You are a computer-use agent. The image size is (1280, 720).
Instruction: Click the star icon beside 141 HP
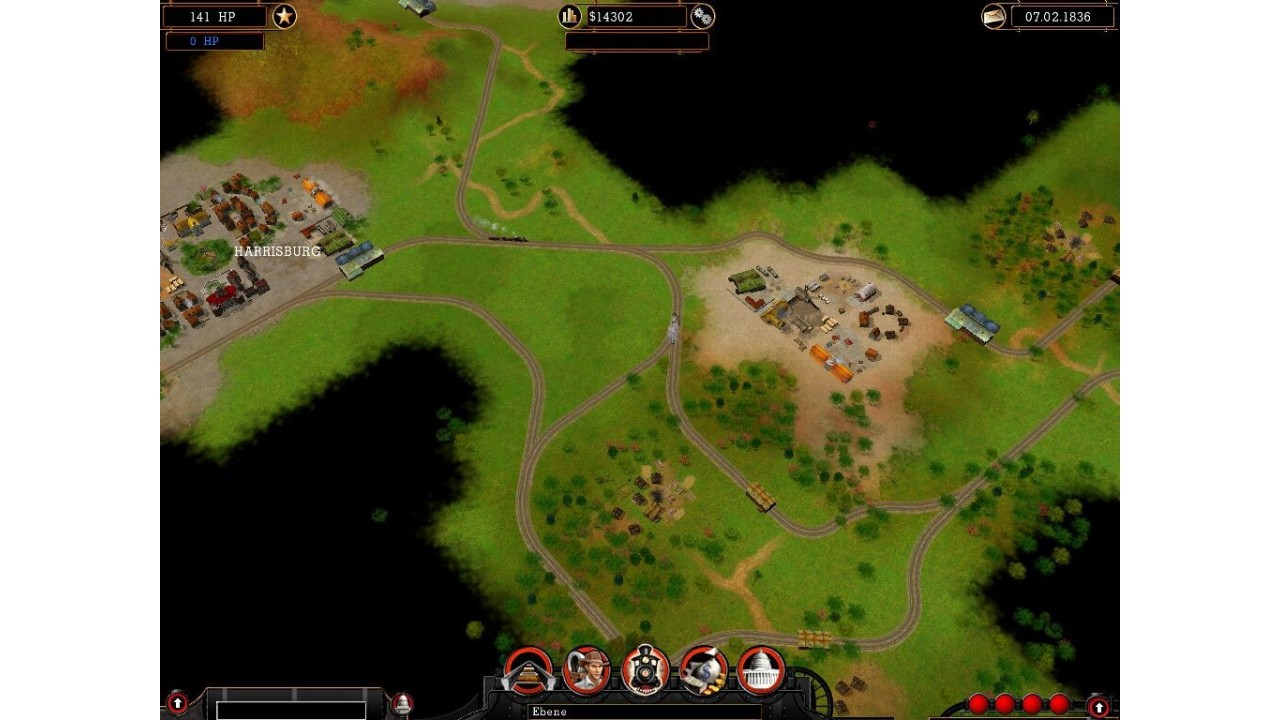click(x=284, y=16)
